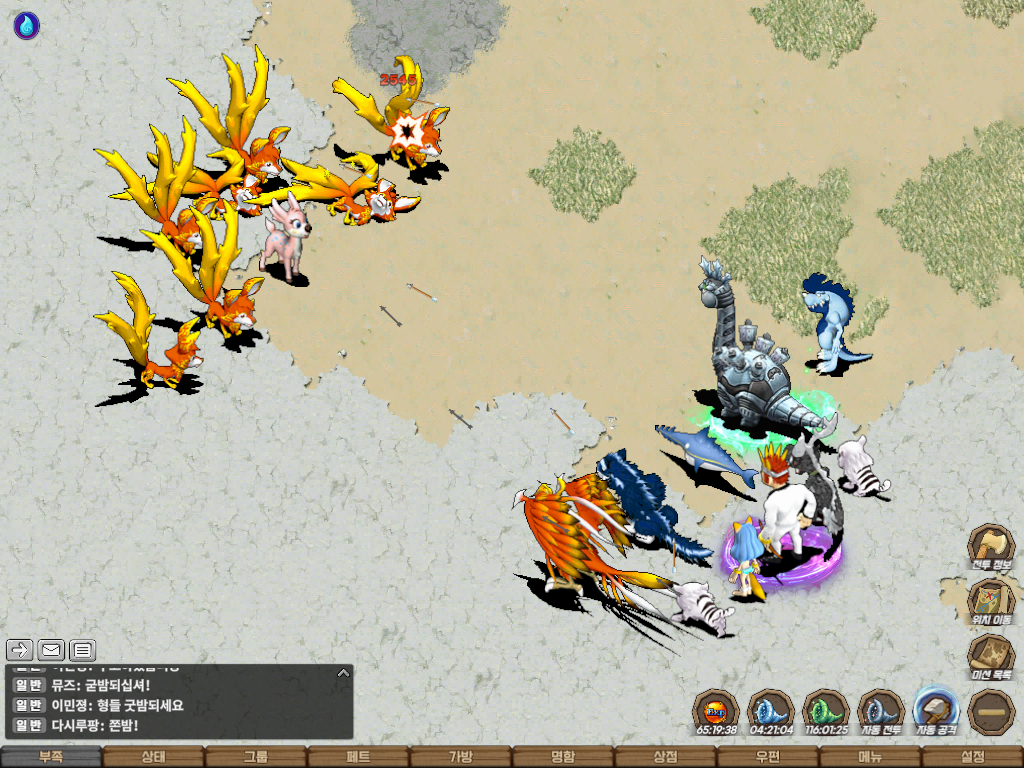
Task: Toggle 자동 전투 auto battle
Action: 881,712
